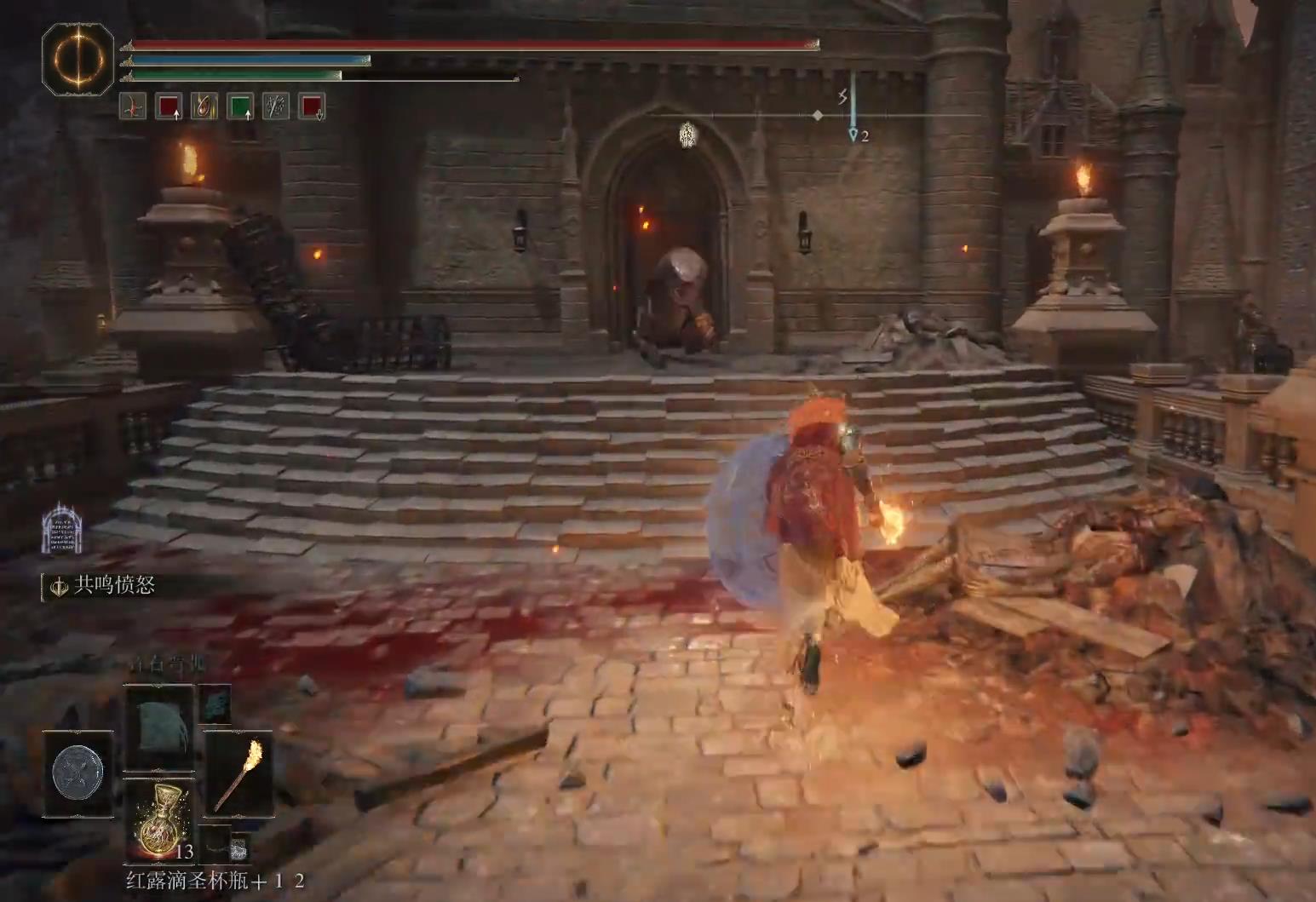Click the 共鸣愤怒 status notification
1316x902 pixels.
[x=105, y=586]
